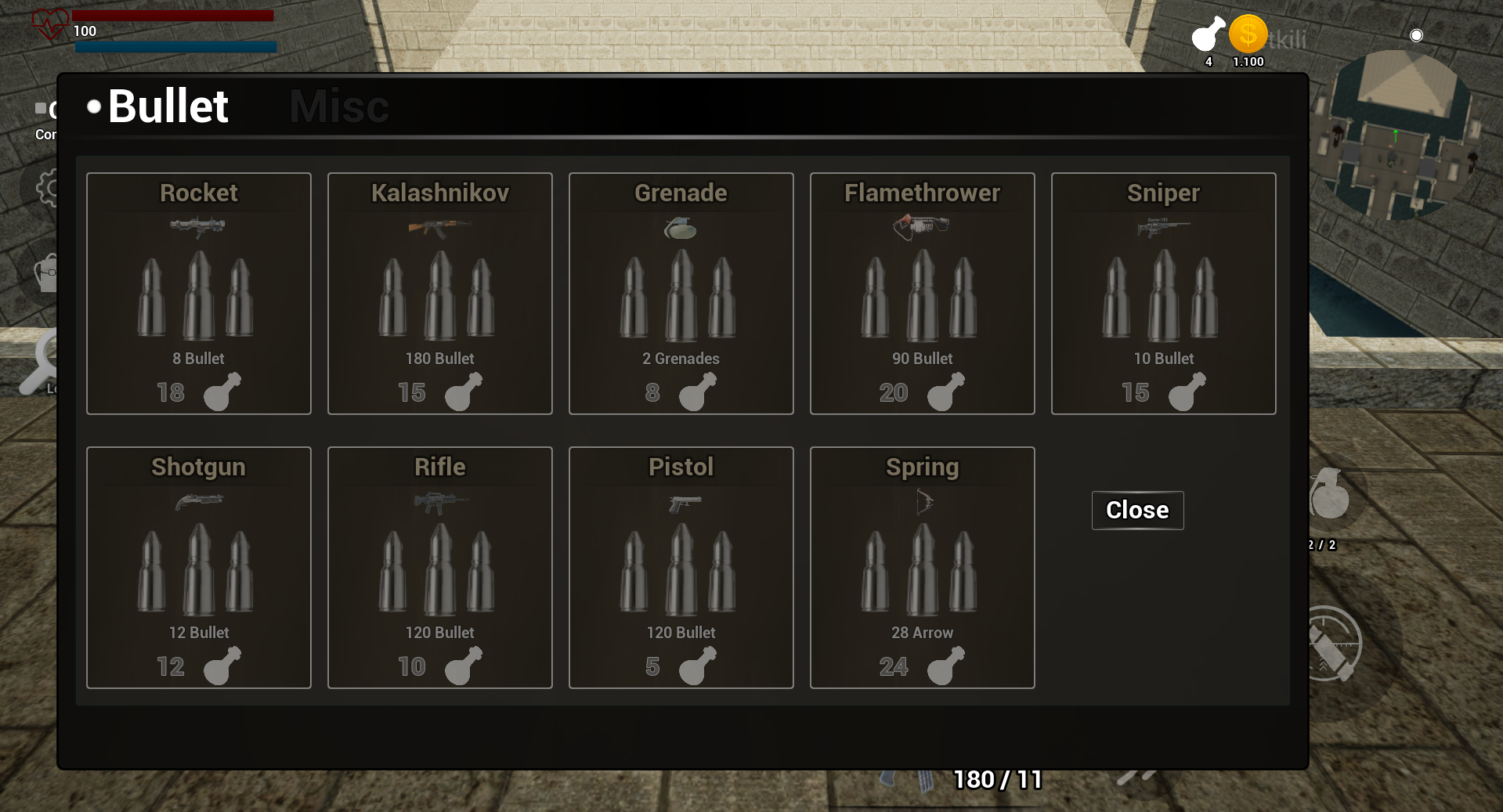Select the Bullet tab
The width and height of the screenshot is (1503, 812).
(167, 106)
